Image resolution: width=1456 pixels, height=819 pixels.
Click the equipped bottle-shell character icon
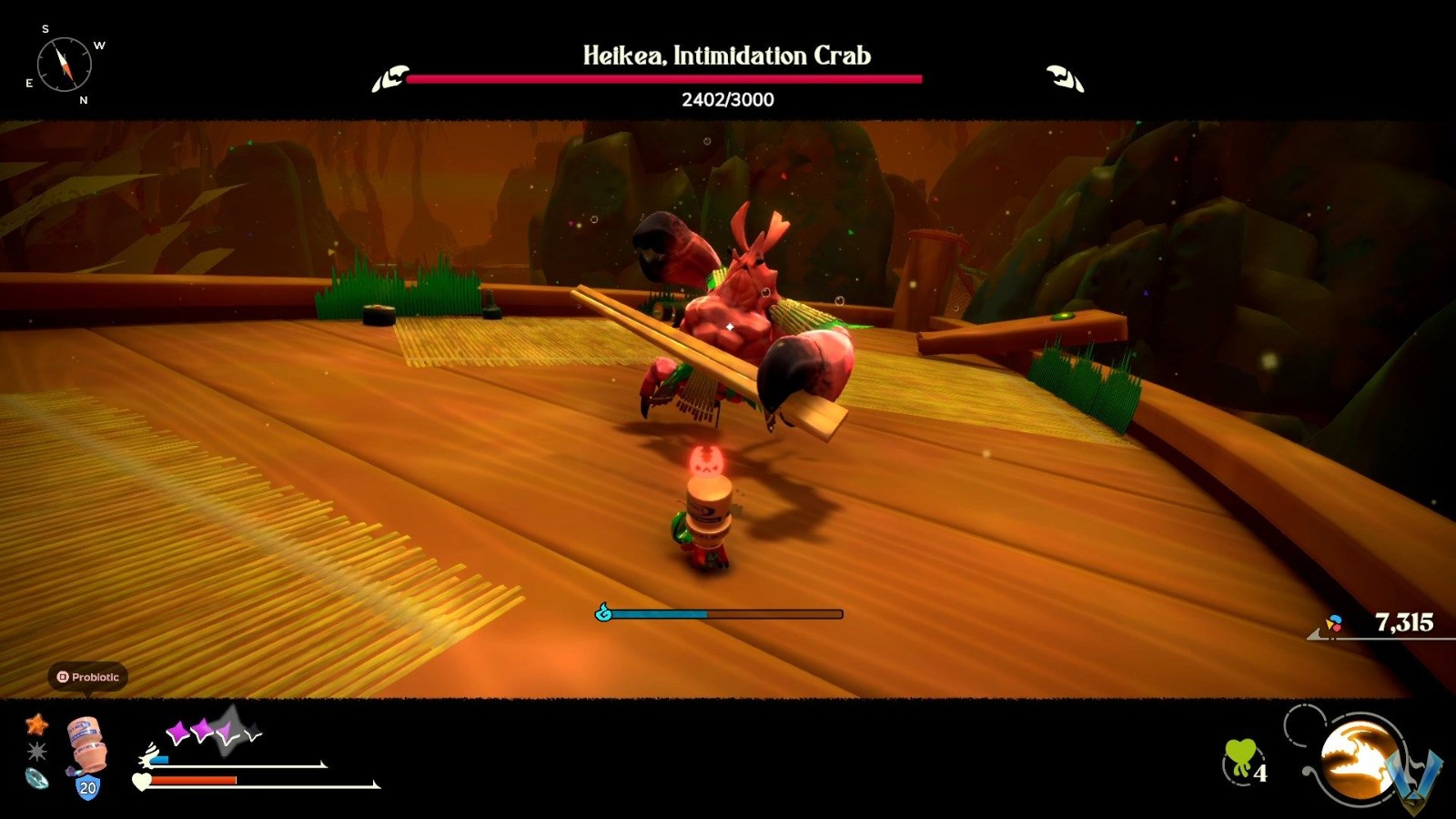pos(85,744)
